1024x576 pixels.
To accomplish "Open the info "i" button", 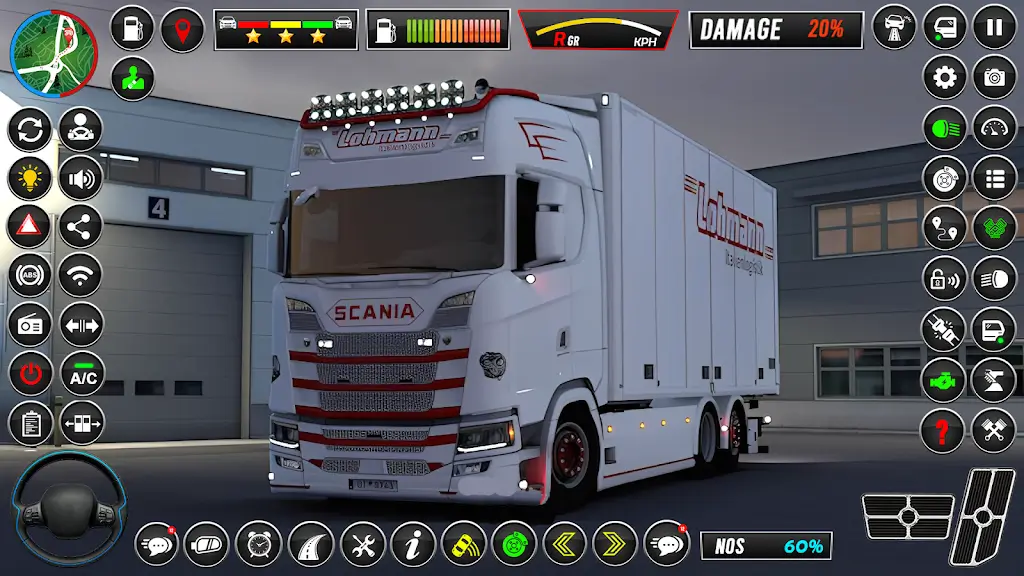I will [412, 544].
